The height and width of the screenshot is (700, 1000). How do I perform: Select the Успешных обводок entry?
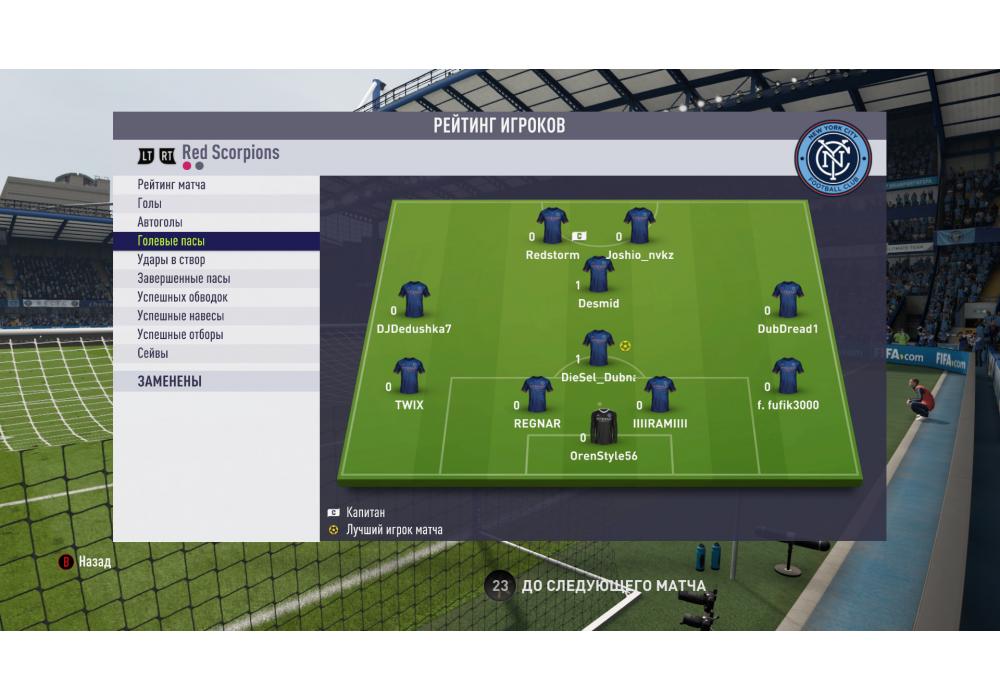pyautogui.click(x=182, y=297)
